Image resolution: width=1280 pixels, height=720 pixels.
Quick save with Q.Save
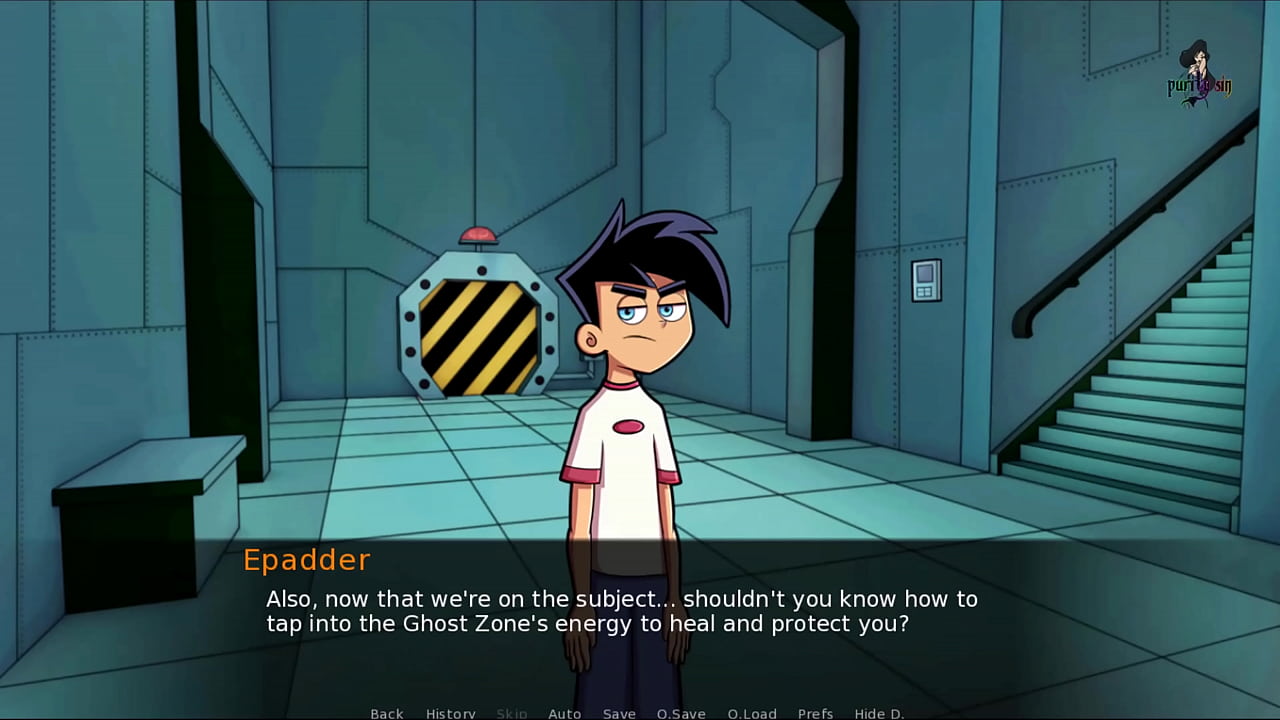(681, 713)
